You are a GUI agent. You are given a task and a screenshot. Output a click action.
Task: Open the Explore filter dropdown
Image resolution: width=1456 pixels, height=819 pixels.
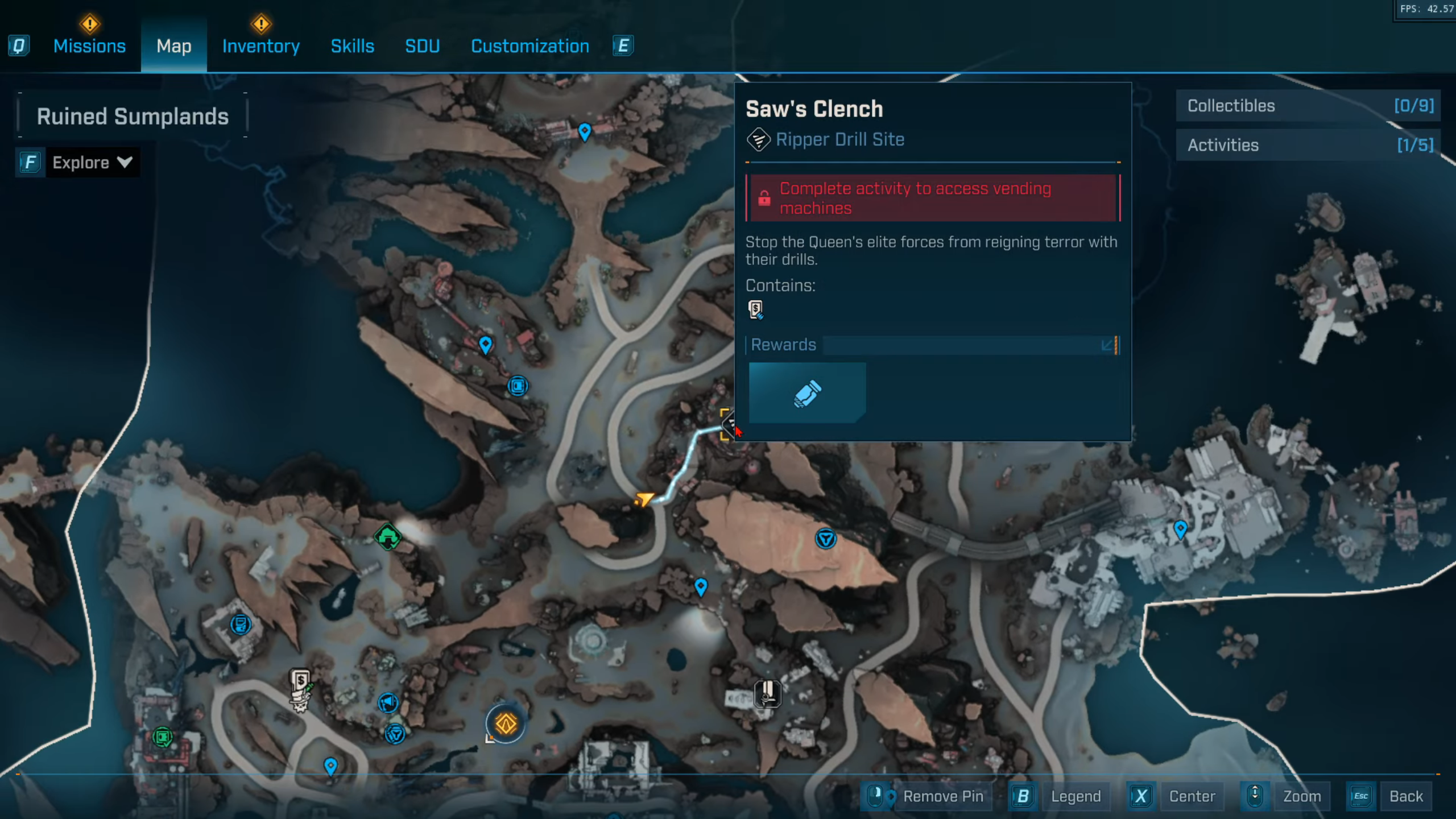click(x=92, y=163)
